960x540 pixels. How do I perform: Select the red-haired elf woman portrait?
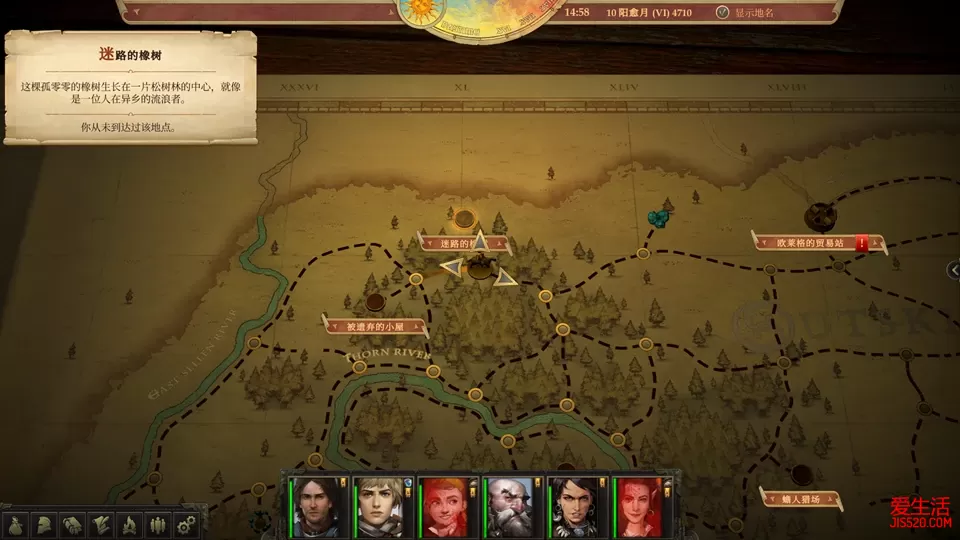pyautogui.click(x=637, y=507)
